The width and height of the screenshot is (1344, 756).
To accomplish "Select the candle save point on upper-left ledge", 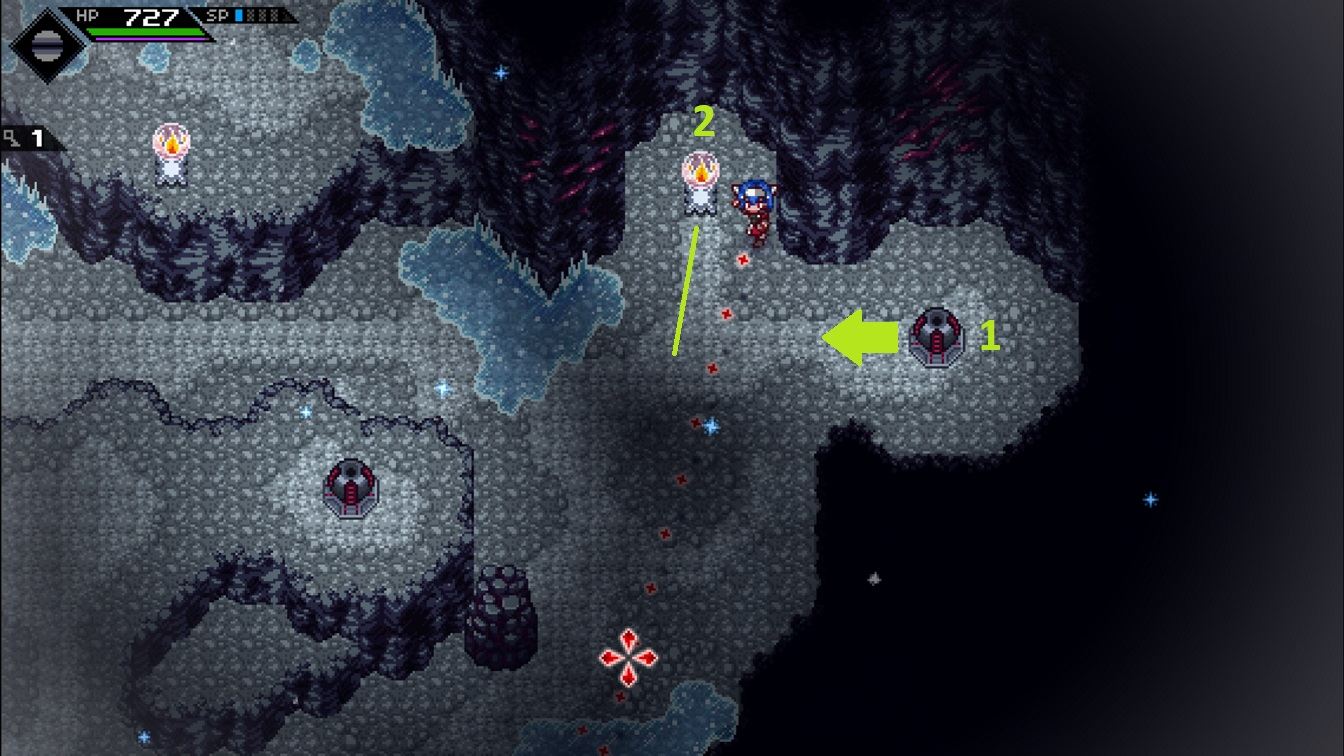I will [172, 155].
